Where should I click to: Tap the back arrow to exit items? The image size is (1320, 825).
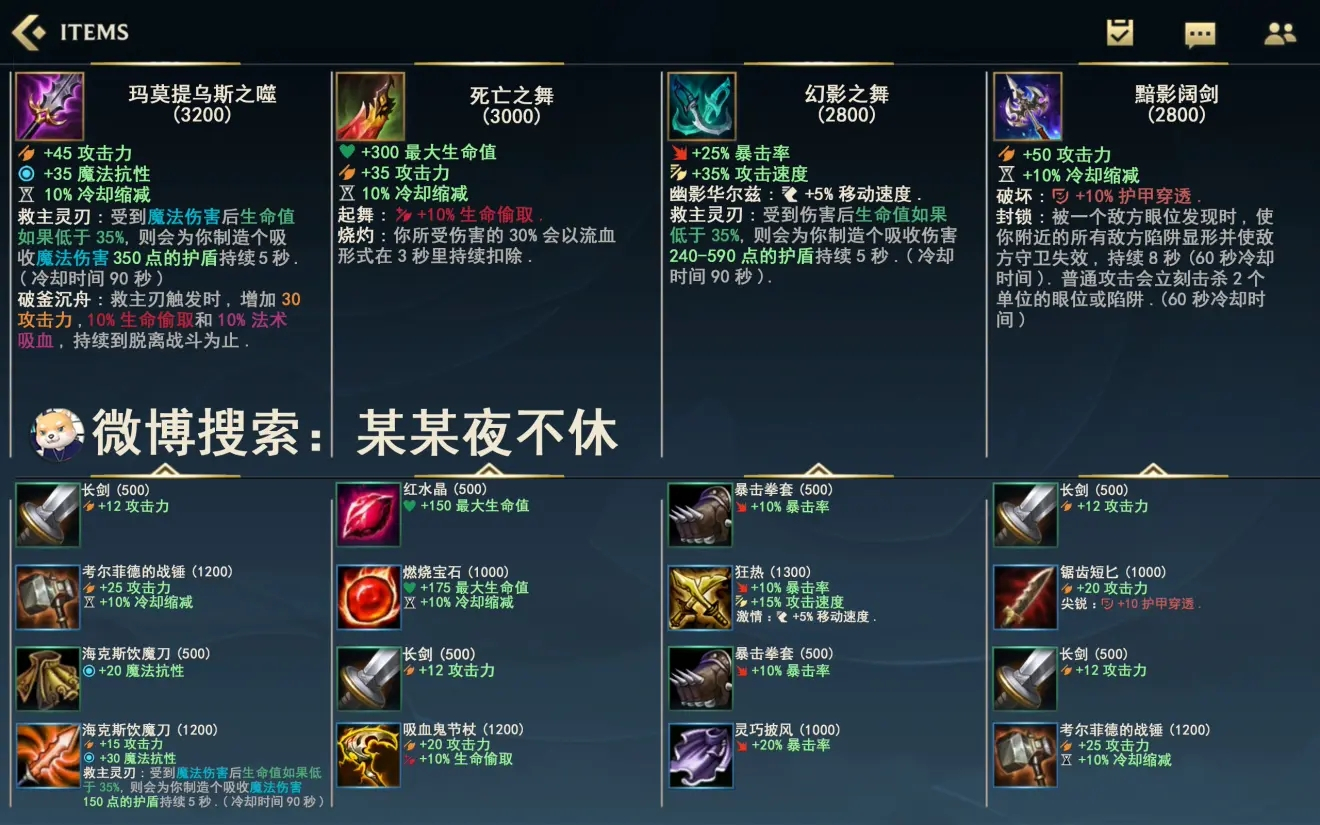[25, 31]
